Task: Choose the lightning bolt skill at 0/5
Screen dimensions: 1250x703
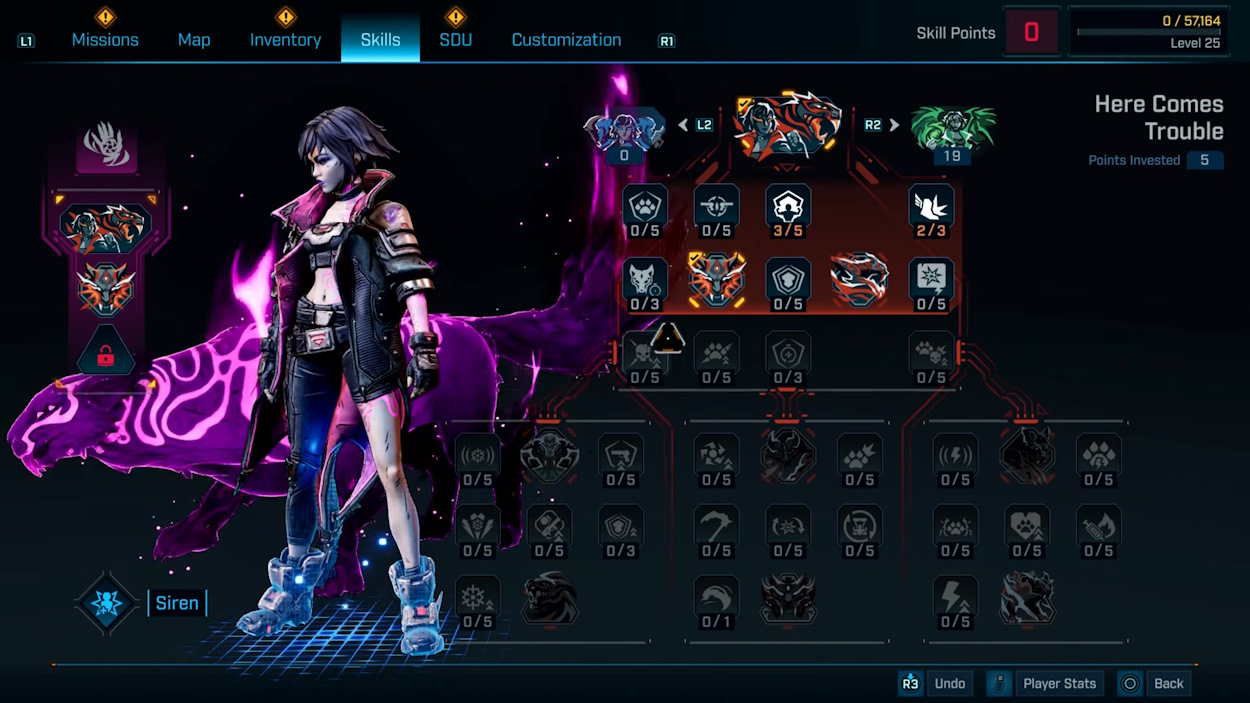Action: [x=955, y=597]
